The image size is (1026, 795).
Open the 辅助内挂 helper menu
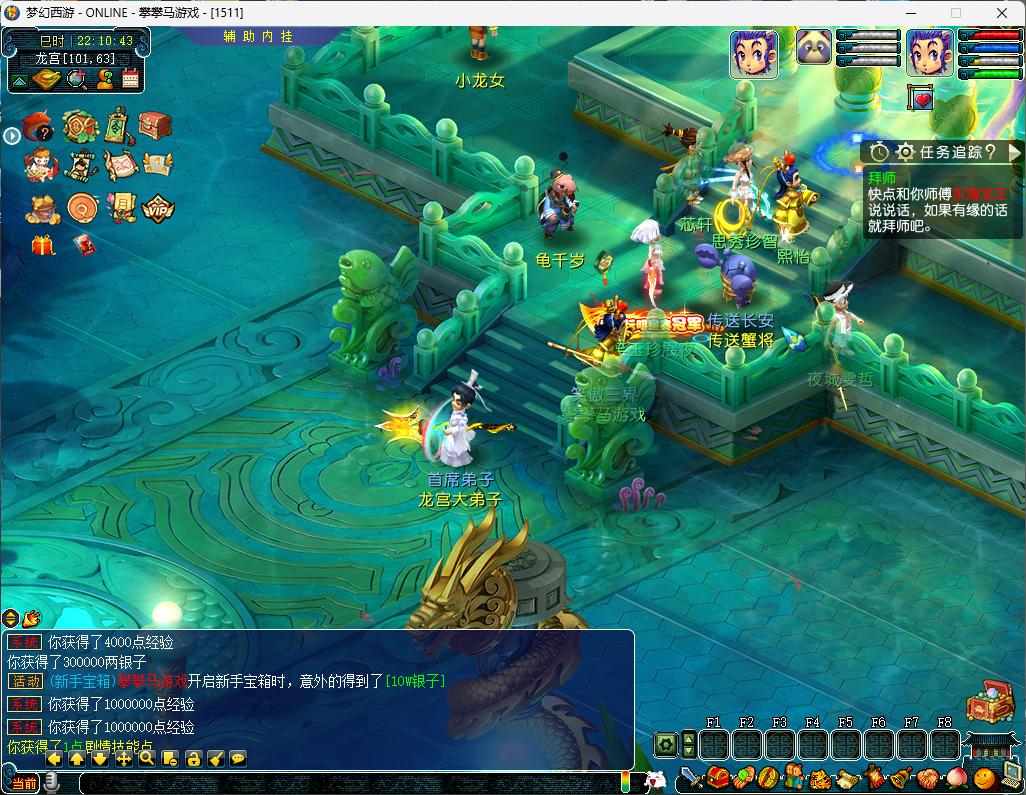point(258,36)
